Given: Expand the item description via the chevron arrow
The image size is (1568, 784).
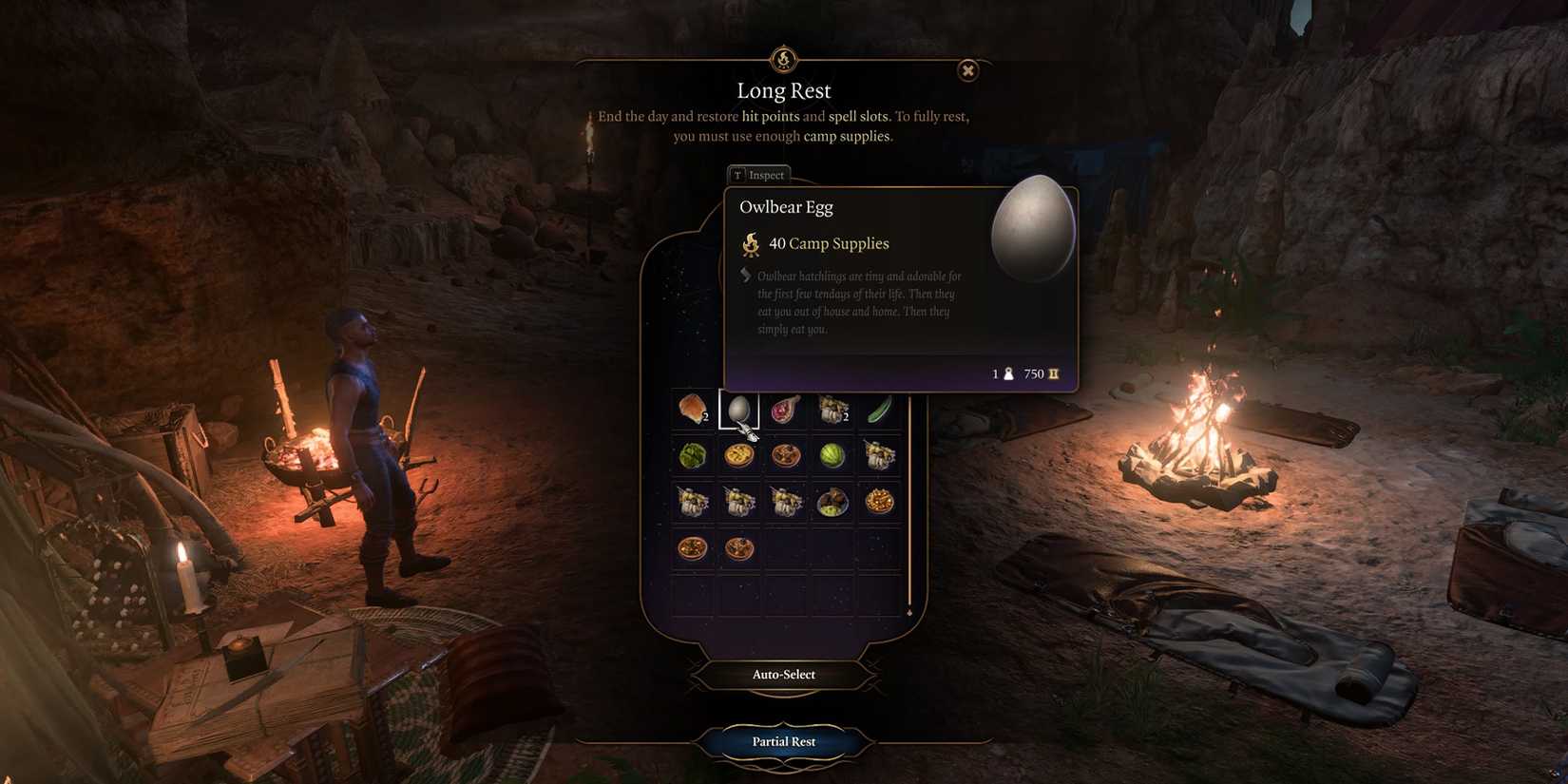Looking at the screenshot, I should (743, 277).
